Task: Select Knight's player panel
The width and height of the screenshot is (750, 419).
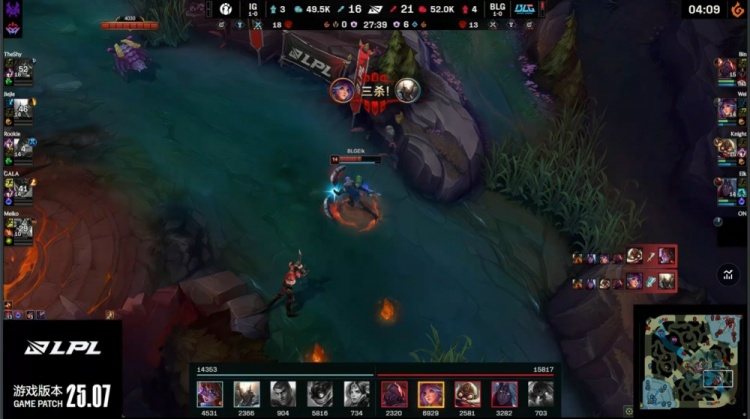Action: coord(729,147)
